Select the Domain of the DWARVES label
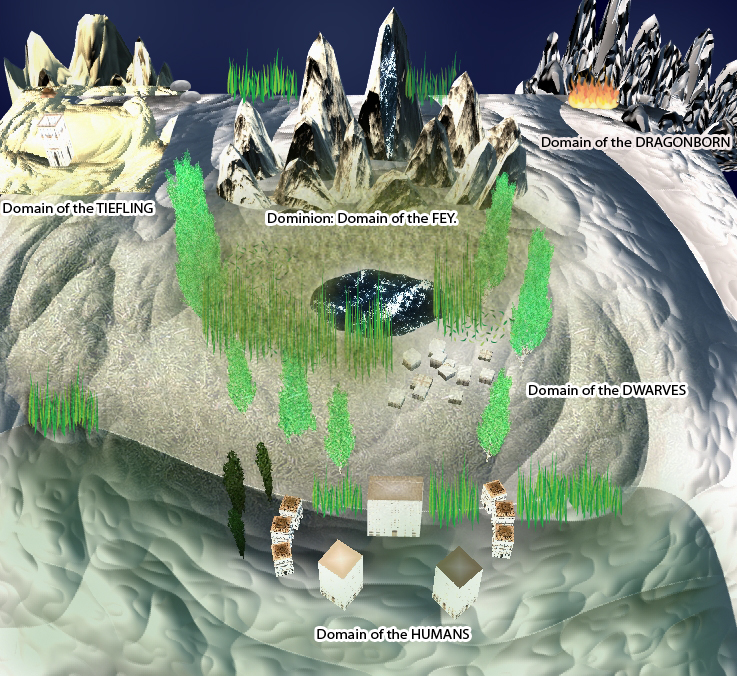This screenshot has height=676, width=737. coord(607,390)
